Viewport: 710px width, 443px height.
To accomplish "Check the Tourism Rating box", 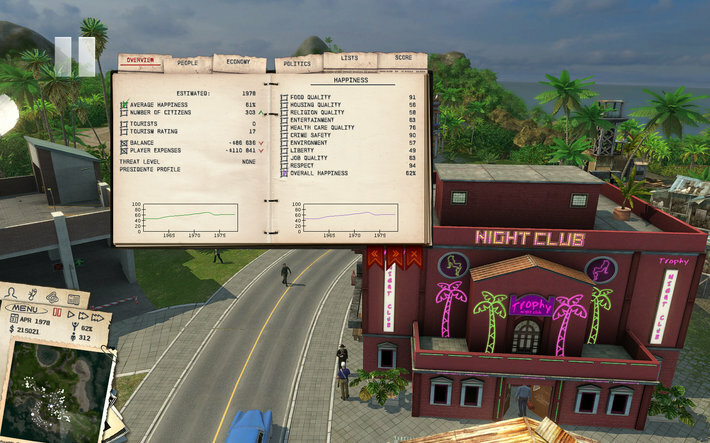I will 124,132.
